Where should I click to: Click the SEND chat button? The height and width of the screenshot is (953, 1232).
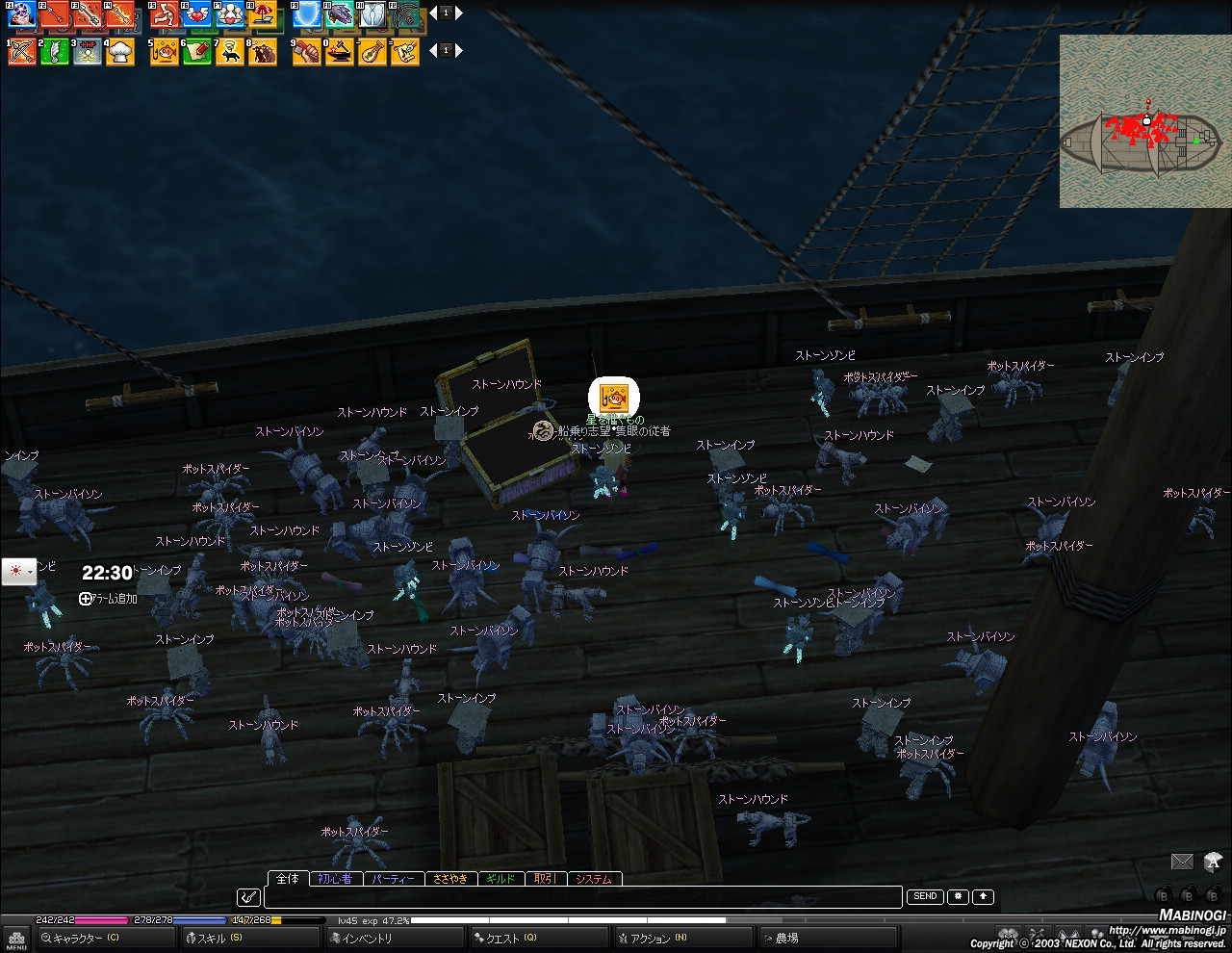pos(925,896)
